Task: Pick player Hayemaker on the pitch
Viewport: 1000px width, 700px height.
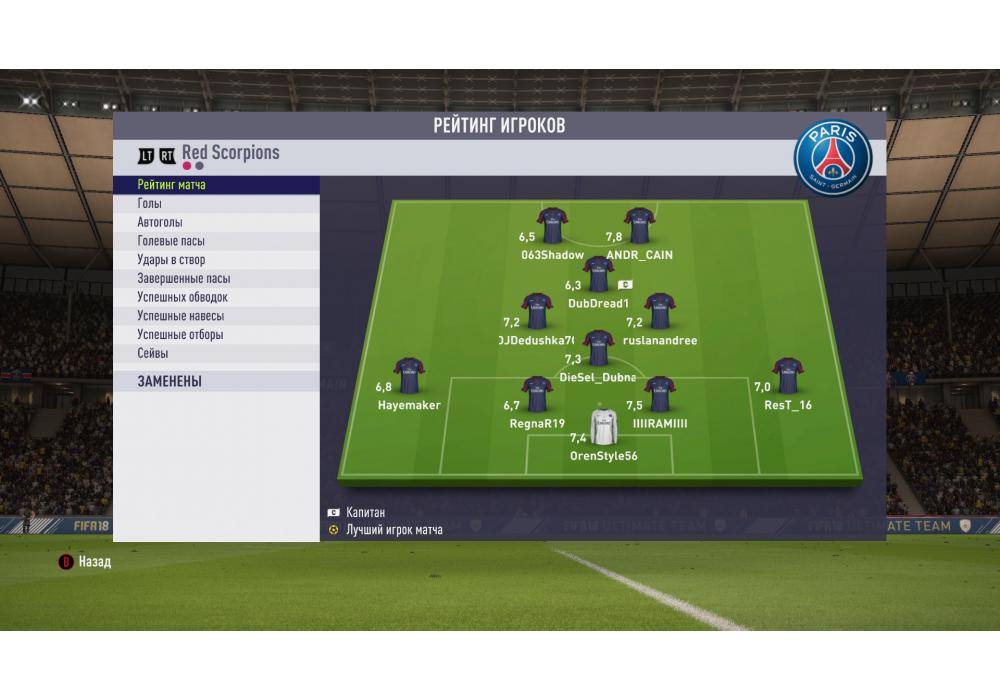Action: [x=408, y=375]
